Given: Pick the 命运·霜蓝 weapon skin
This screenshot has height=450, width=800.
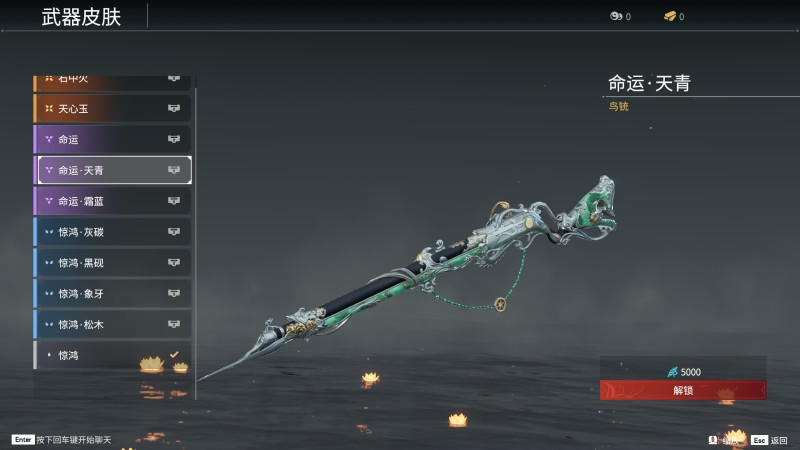Looking at the screenshot, I should (113, 201).
